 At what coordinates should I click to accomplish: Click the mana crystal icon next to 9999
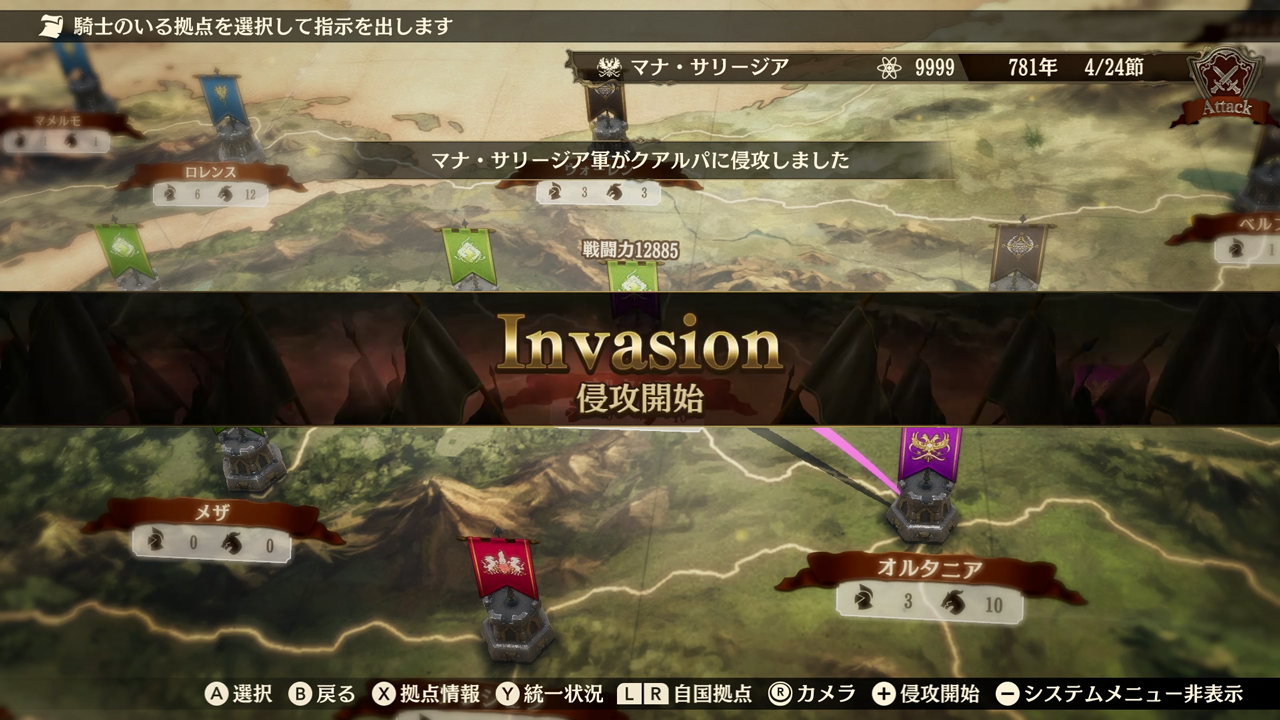point(888,69)
